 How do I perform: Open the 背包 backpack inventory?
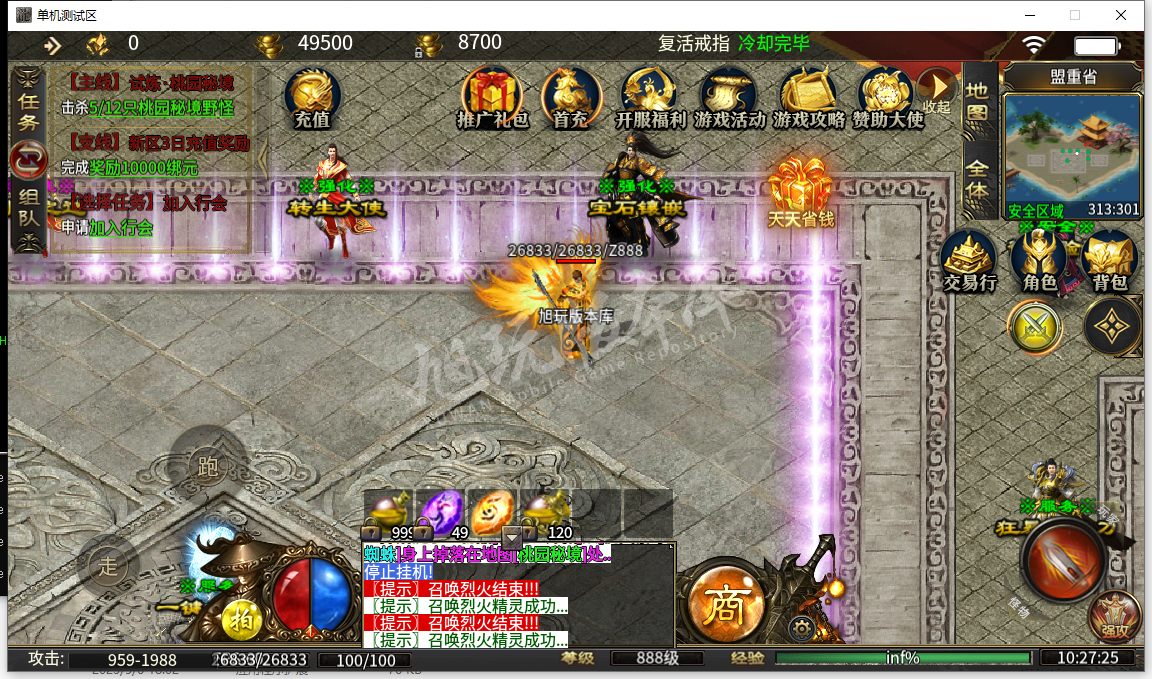point(1109,262)
